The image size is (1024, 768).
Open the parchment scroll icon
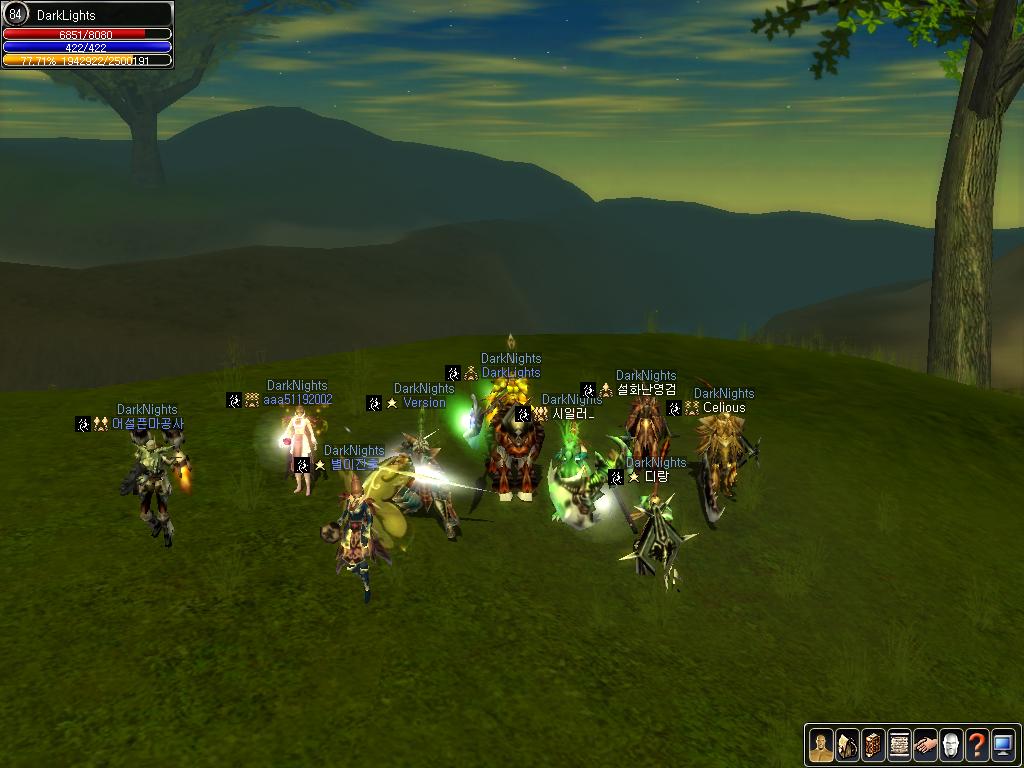pos(899,744)
